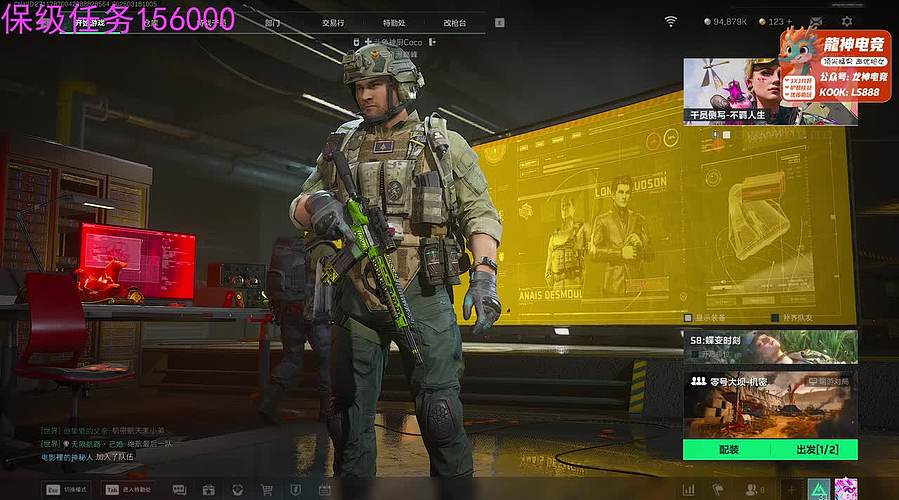This screenshot has width=899, height=500.
Task: Click the gift box icon in bottom bar
Action: [208, 490]
